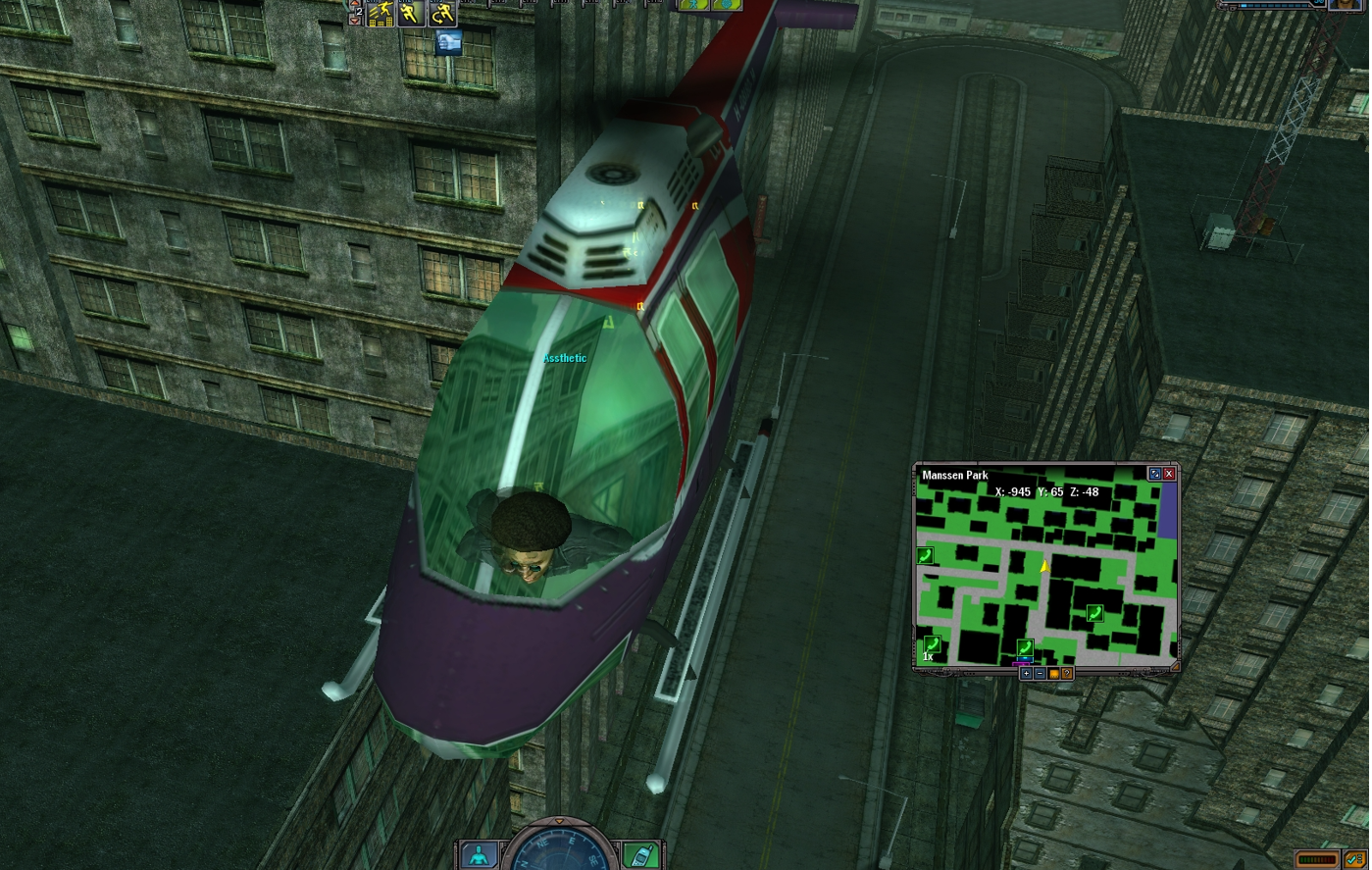
Task: Click the orange map button beside zoom controls
Action: coord(1053,674)
